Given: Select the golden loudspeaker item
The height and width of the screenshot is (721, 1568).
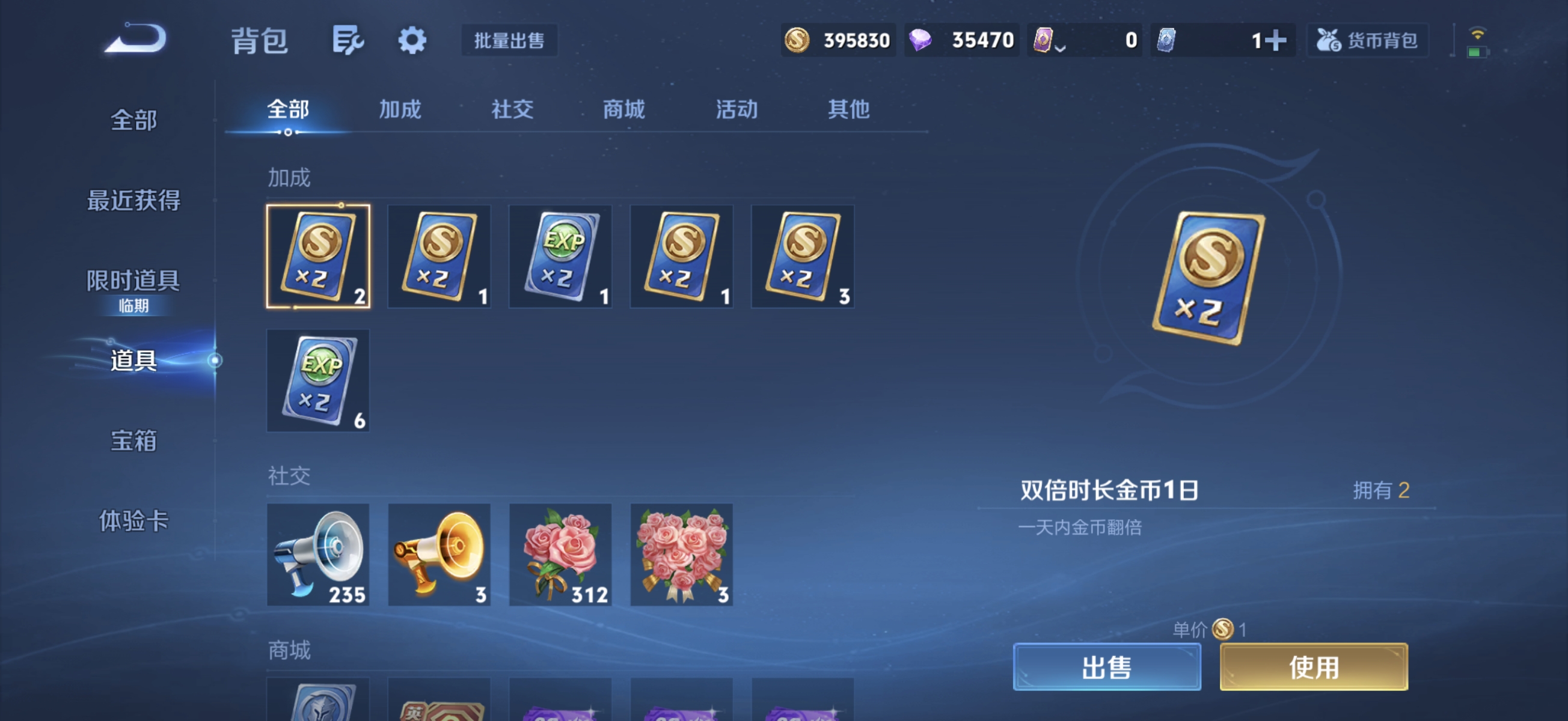Looking at the screenshot, I should tap(438, 555).
